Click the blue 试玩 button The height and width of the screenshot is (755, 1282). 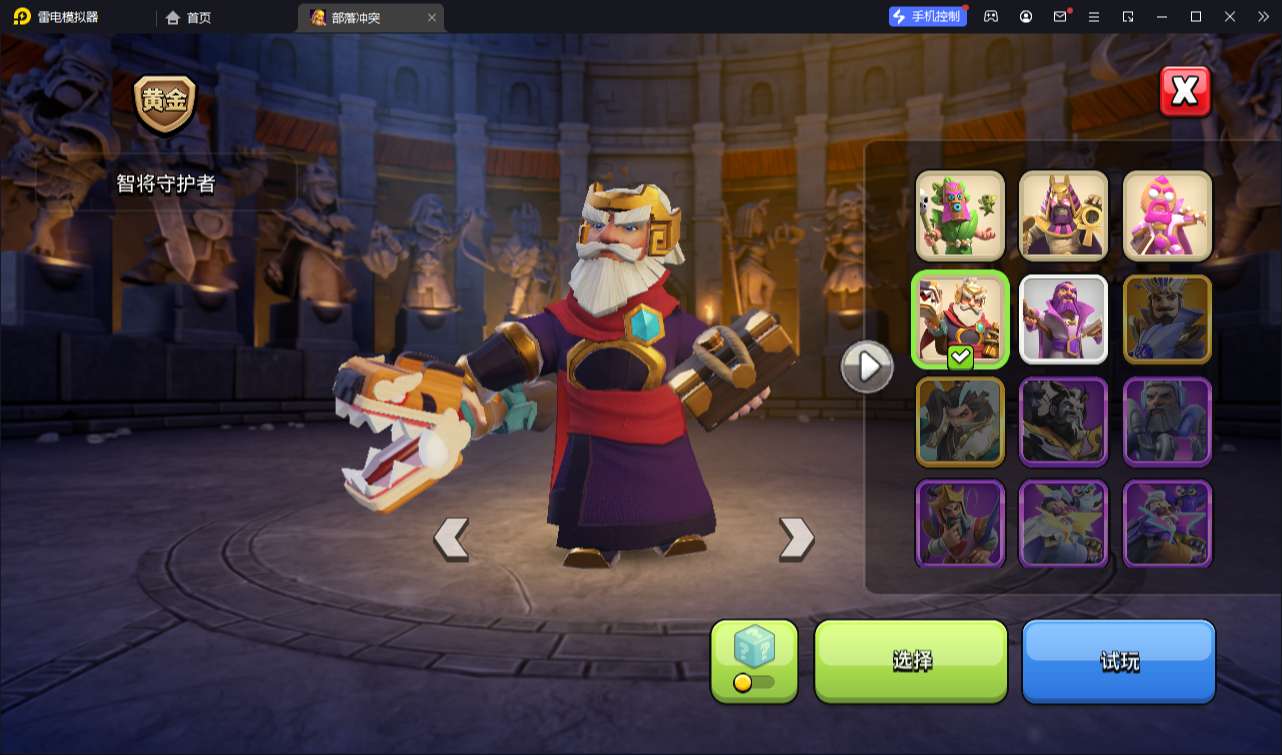(1118, 660)
